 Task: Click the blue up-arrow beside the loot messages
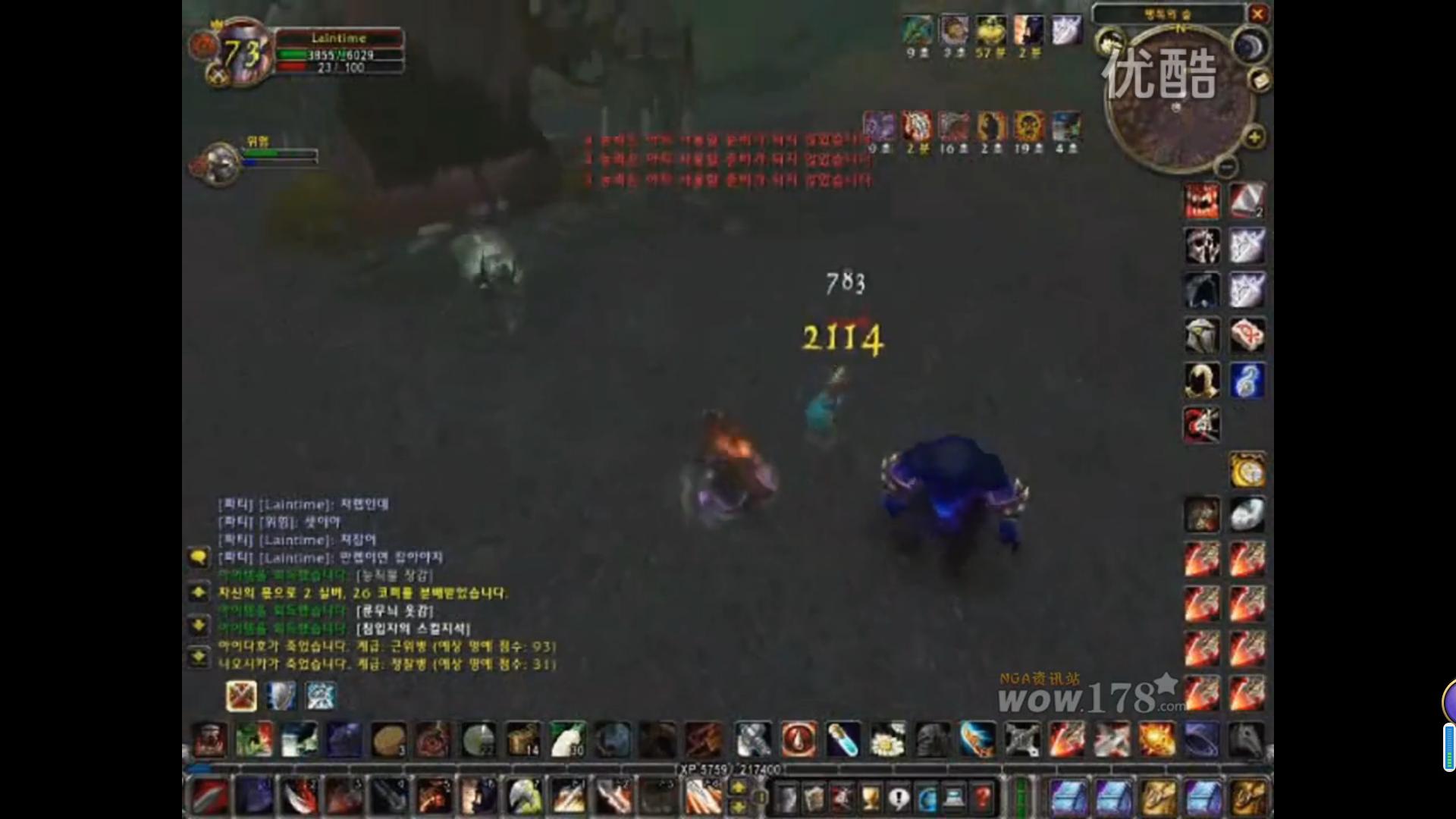199,594
